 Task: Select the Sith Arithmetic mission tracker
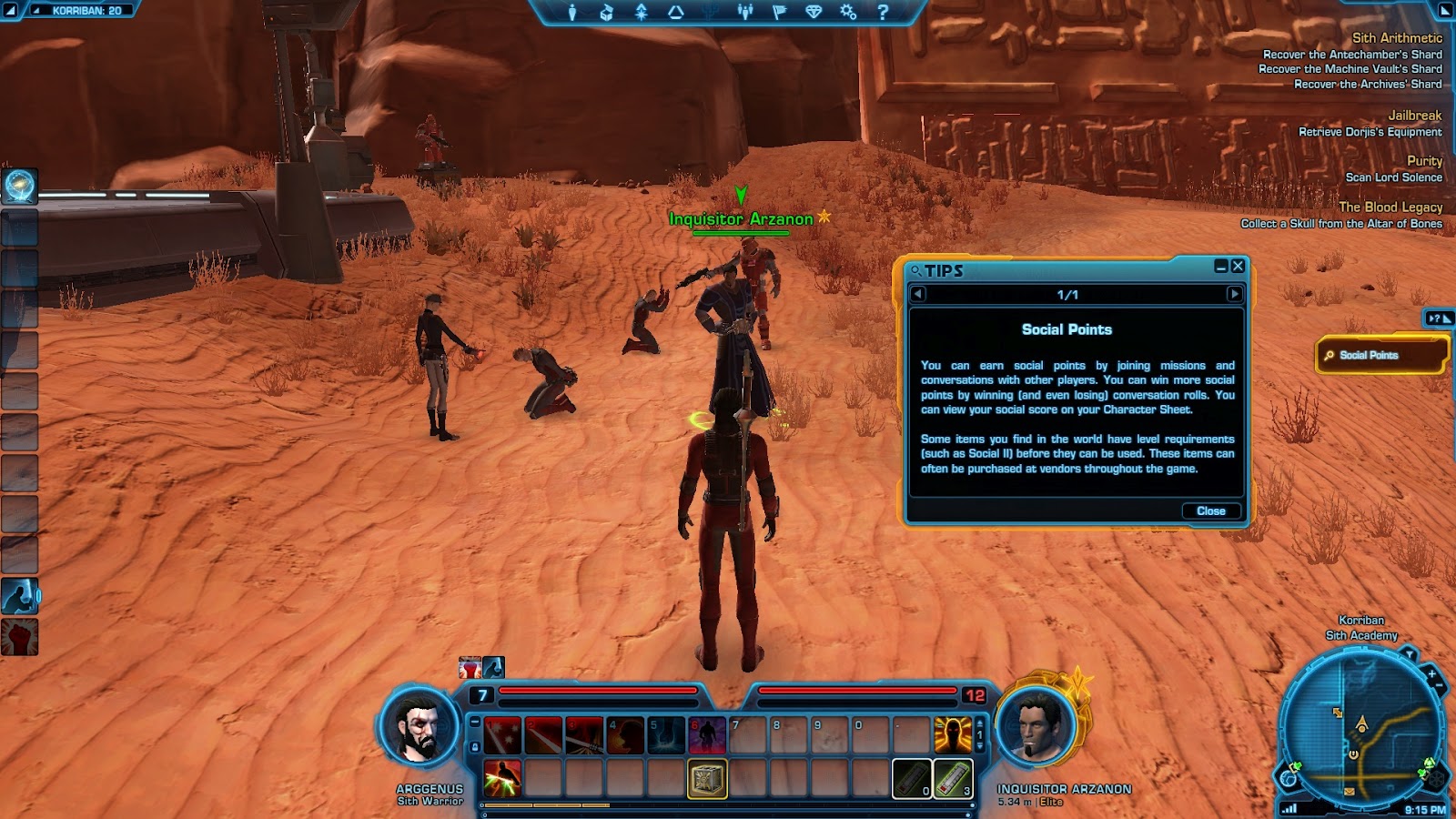(x=1397, y=38)
